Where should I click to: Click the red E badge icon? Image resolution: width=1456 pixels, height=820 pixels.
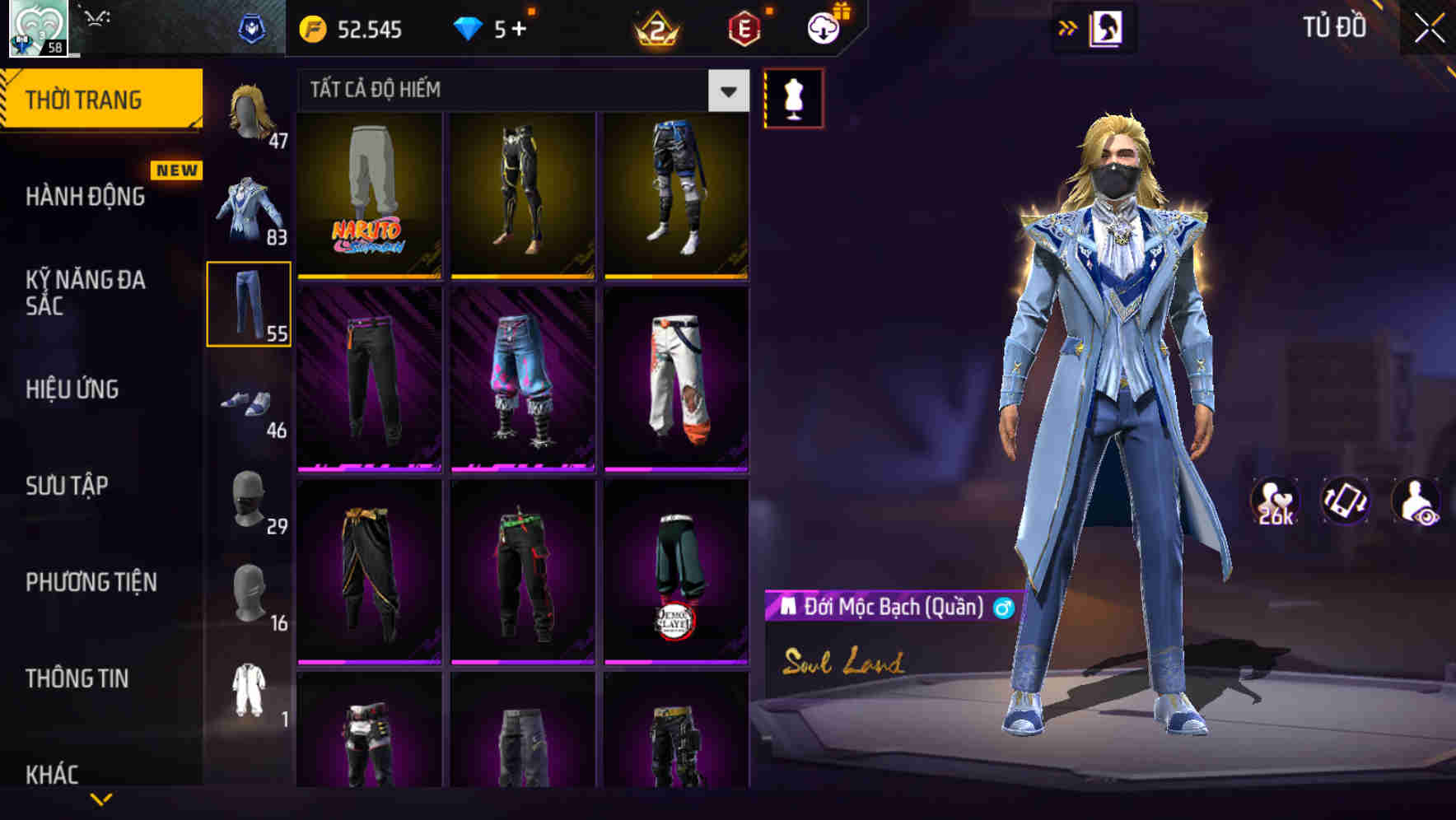pos(744,28)
